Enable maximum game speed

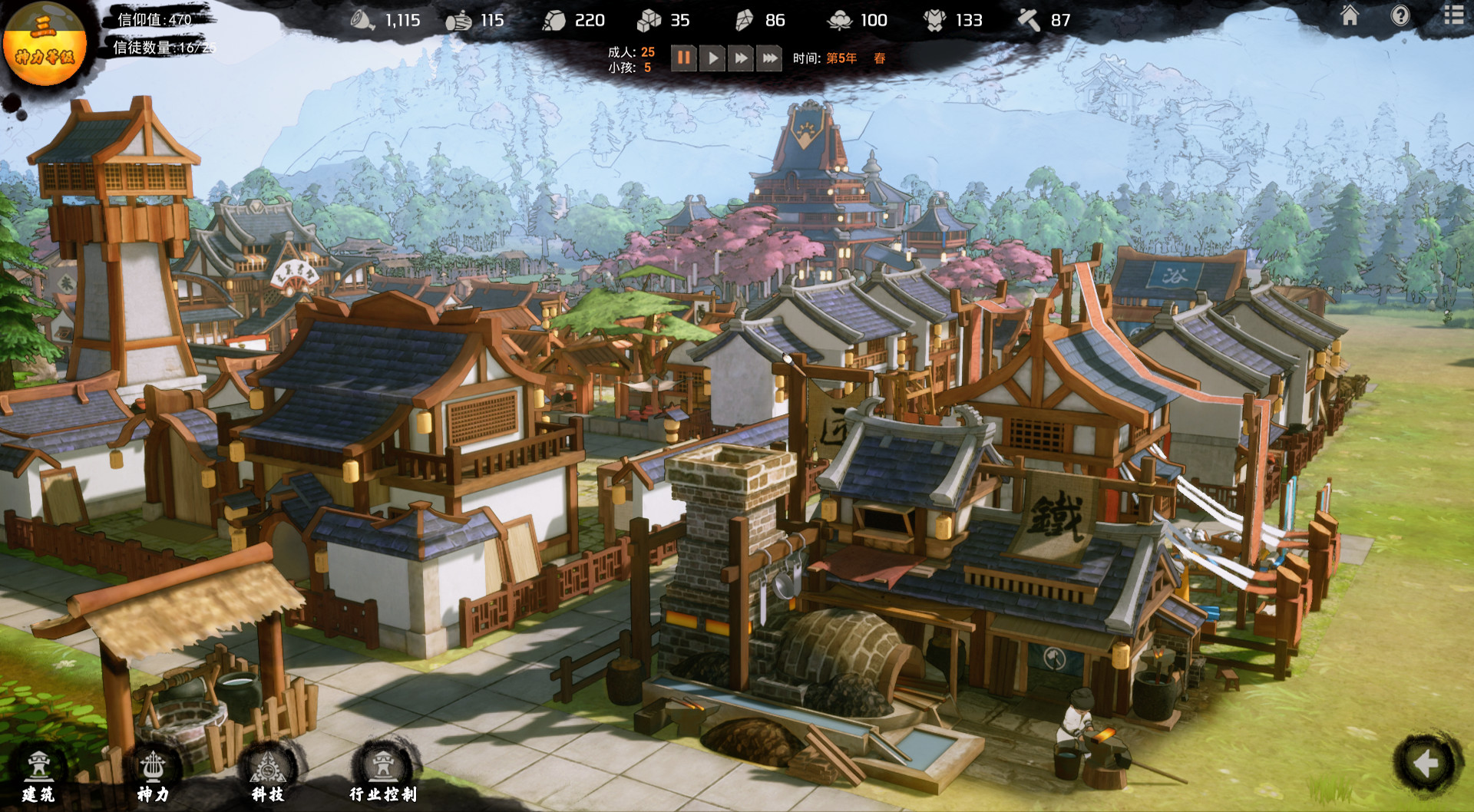tap(768, 57)
